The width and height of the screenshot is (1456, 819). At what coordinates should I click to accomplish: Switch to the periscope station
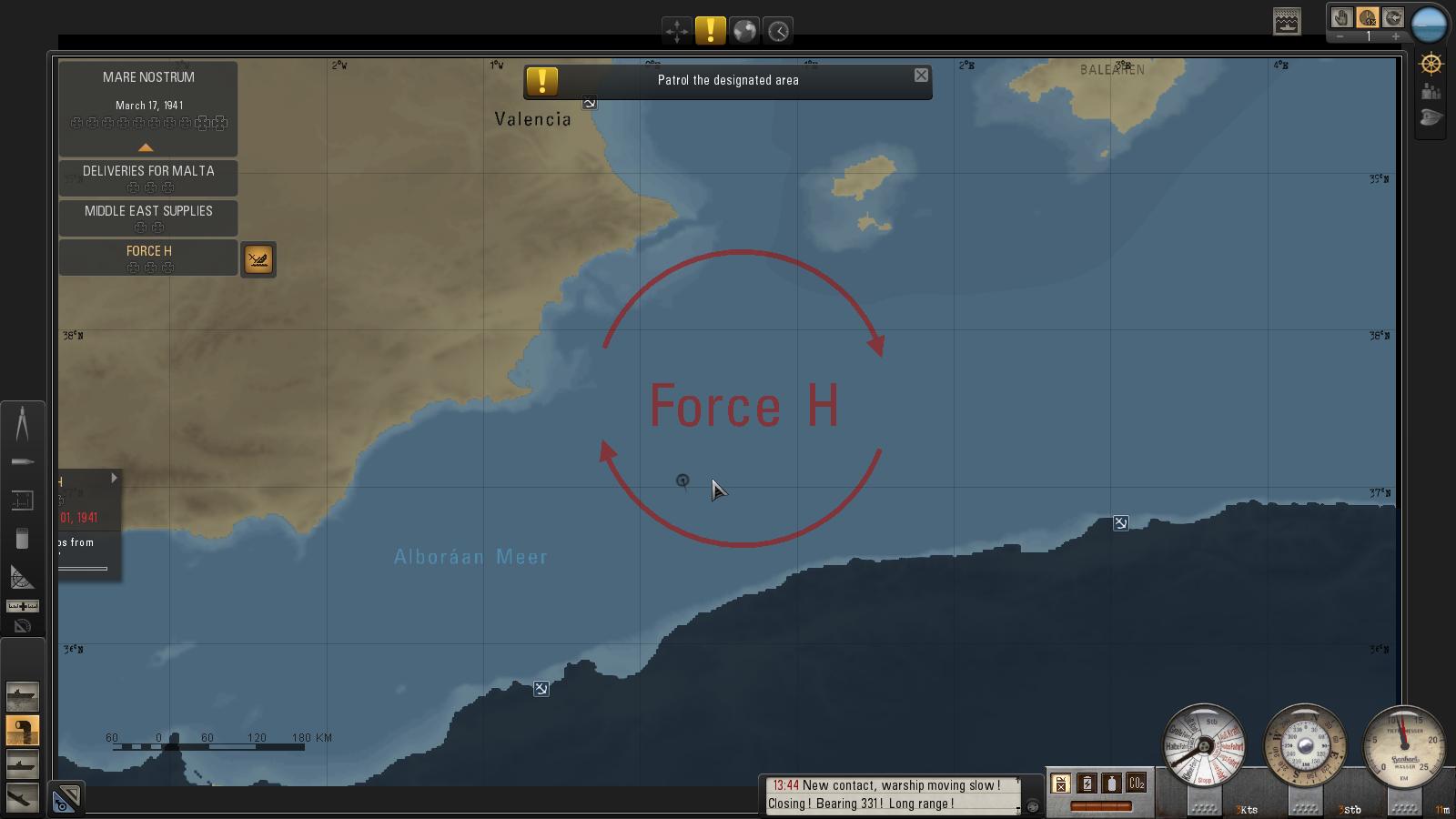(x=22, y=730)
